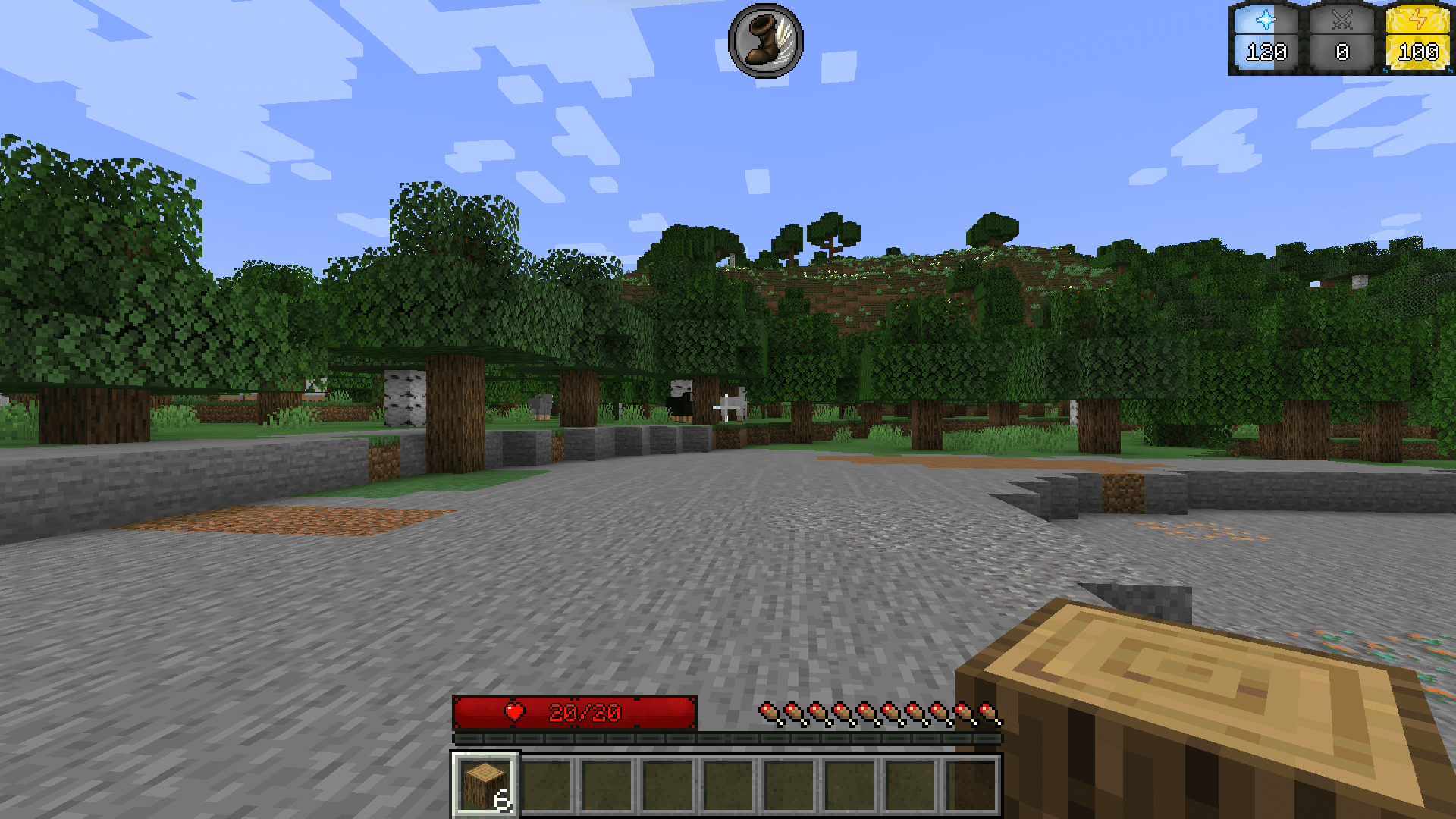Click the dark experience bar below the health bar
The height and width of the screenshot is (819, 1456).
[x=728, y=737]
